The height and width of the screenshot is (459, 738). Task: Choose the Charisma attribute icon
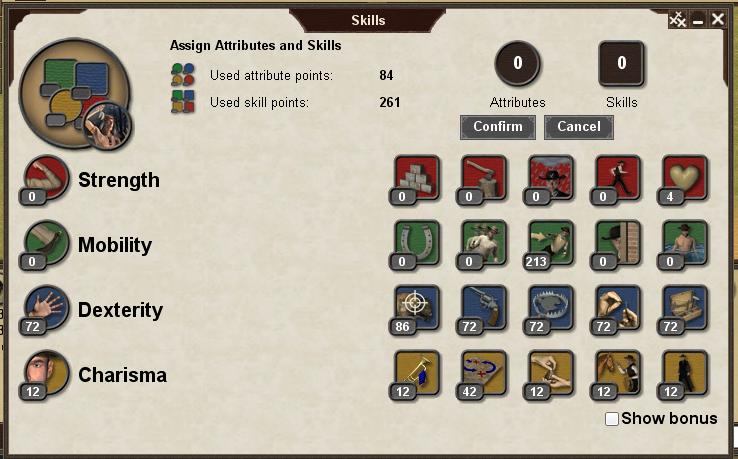(47, 373)
